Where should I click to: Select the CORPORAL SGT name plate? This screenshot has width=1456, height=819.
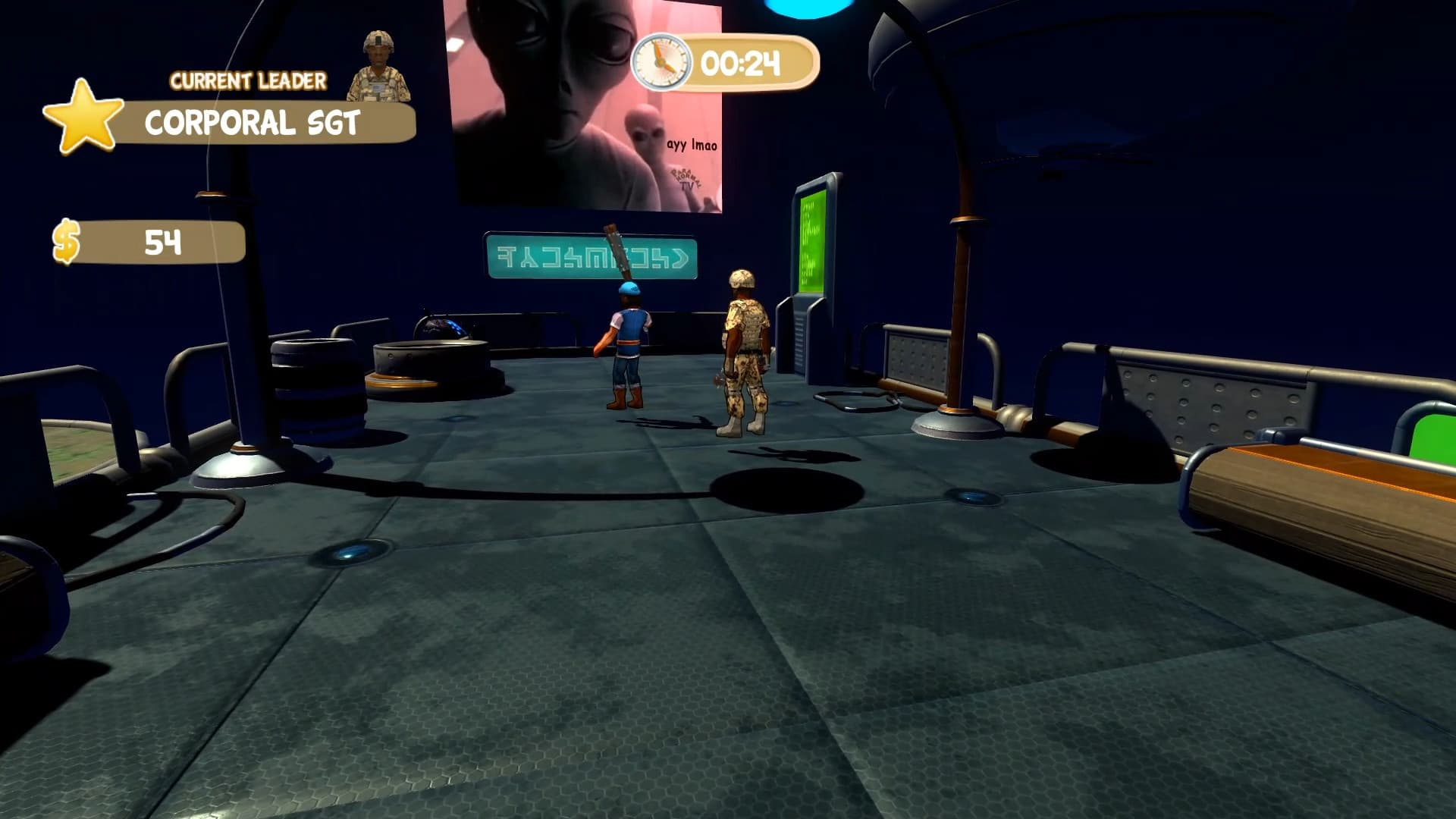click(254, 121)
